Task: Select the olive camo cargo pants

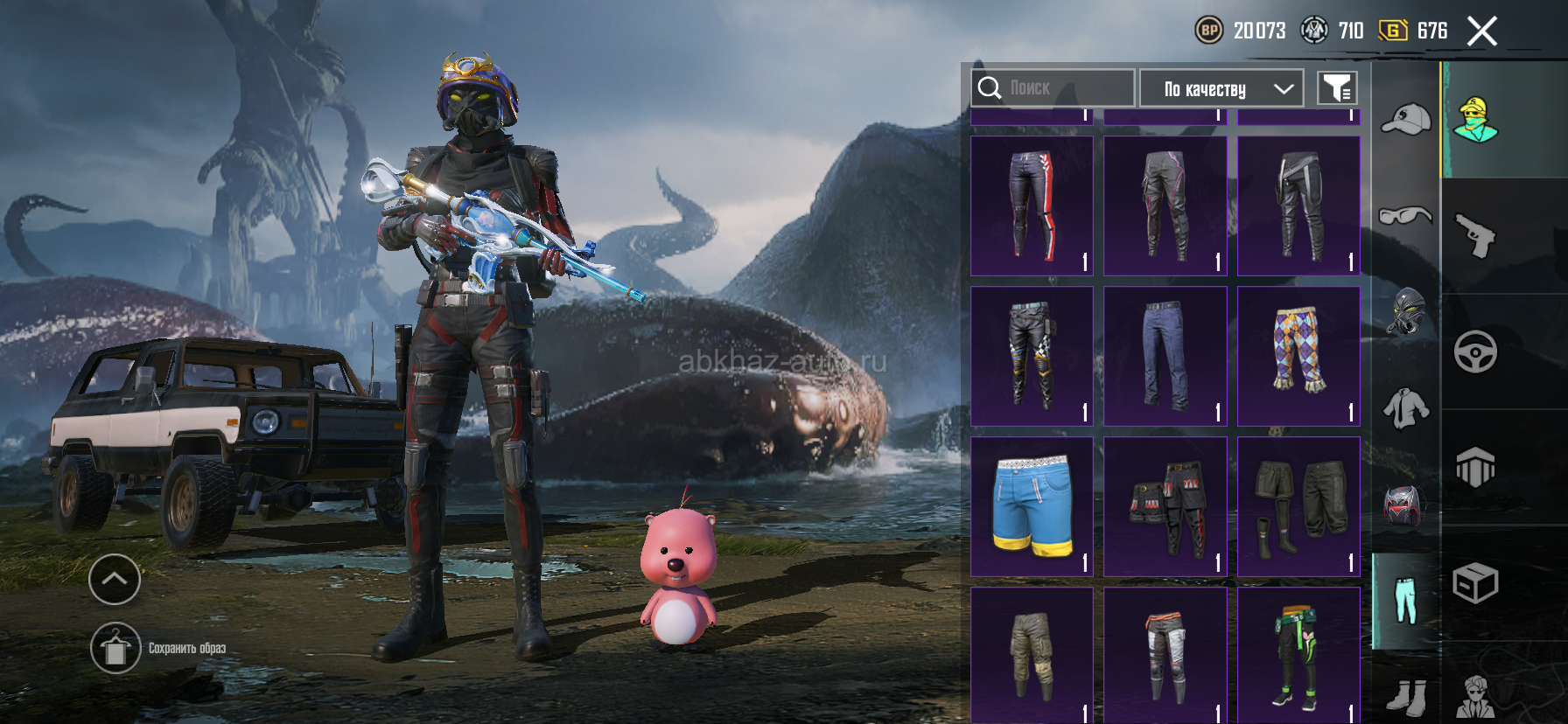Action: tap(1032, 656)
